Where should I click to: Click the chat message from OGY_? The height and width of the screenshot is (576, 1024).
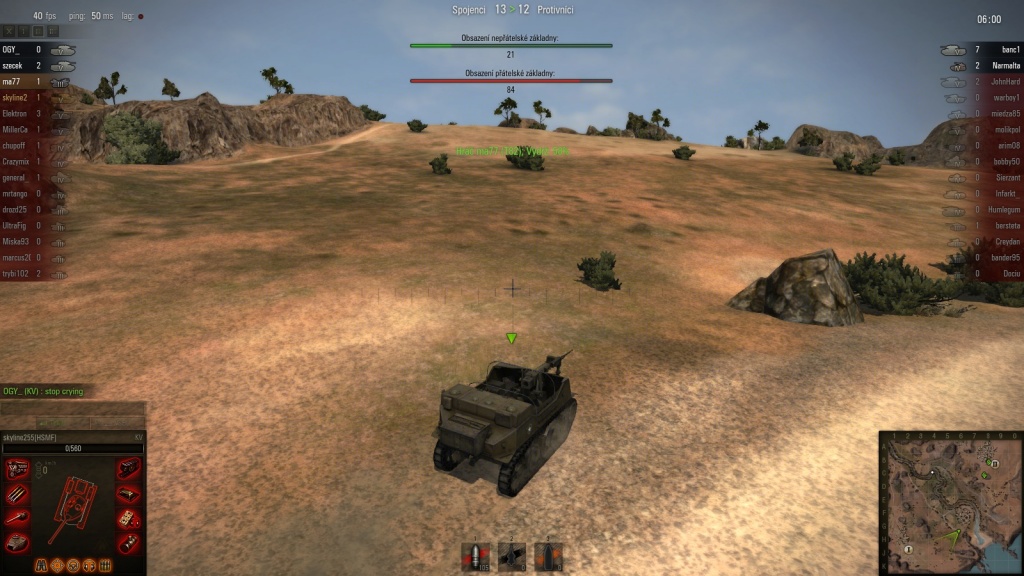[44, 391]
